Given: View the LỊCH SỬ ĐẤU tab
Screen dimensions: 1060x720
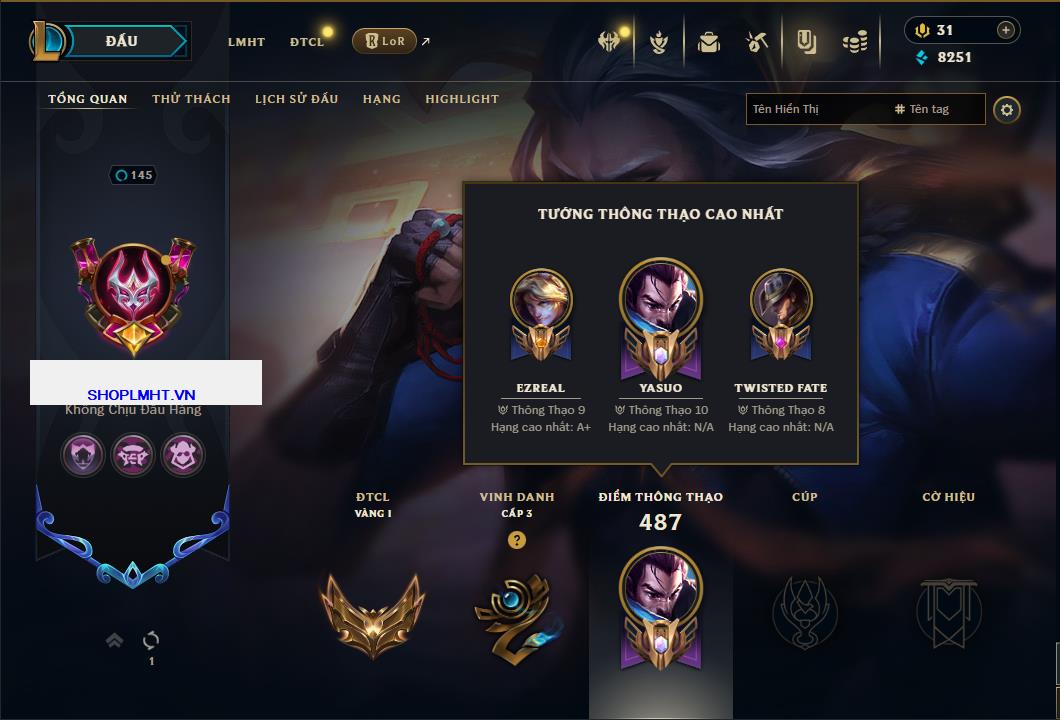Looking at the screenshot, I should point(296,99).
